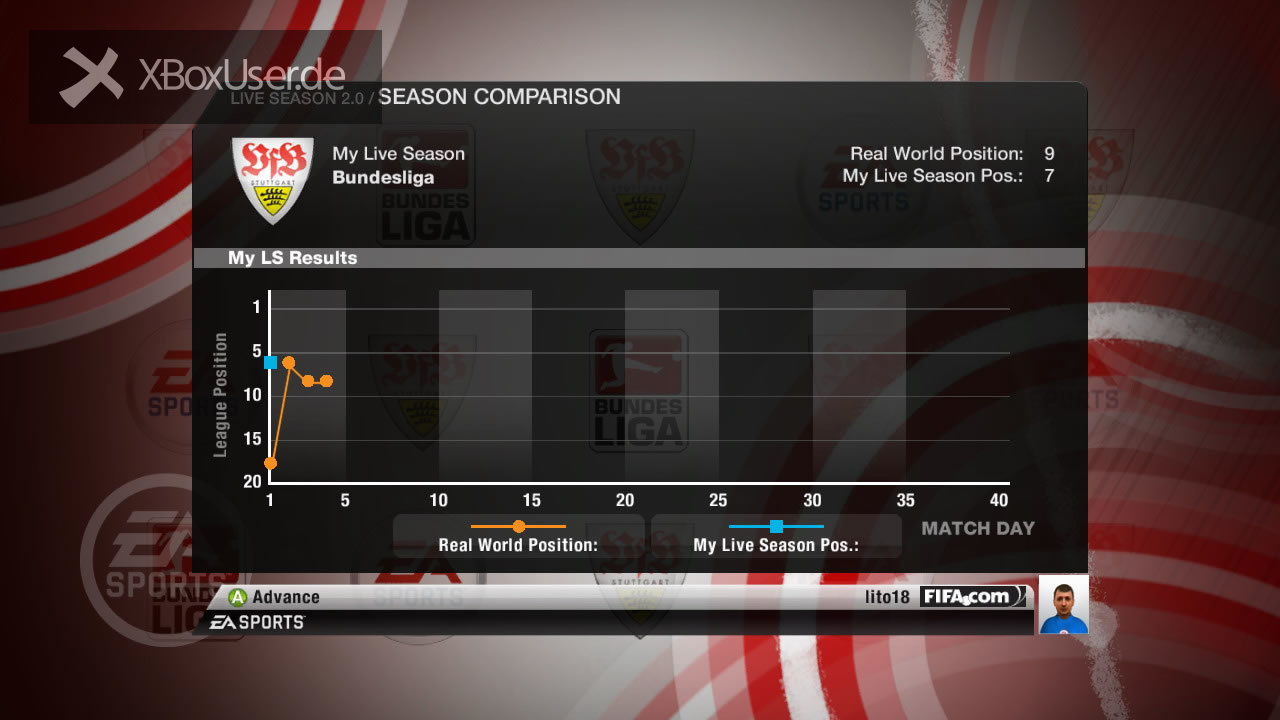This screenshot has width=1280, height=720.
Task: Click the VfB Stuttgart club crest
Action: click(x=272, y=180)
